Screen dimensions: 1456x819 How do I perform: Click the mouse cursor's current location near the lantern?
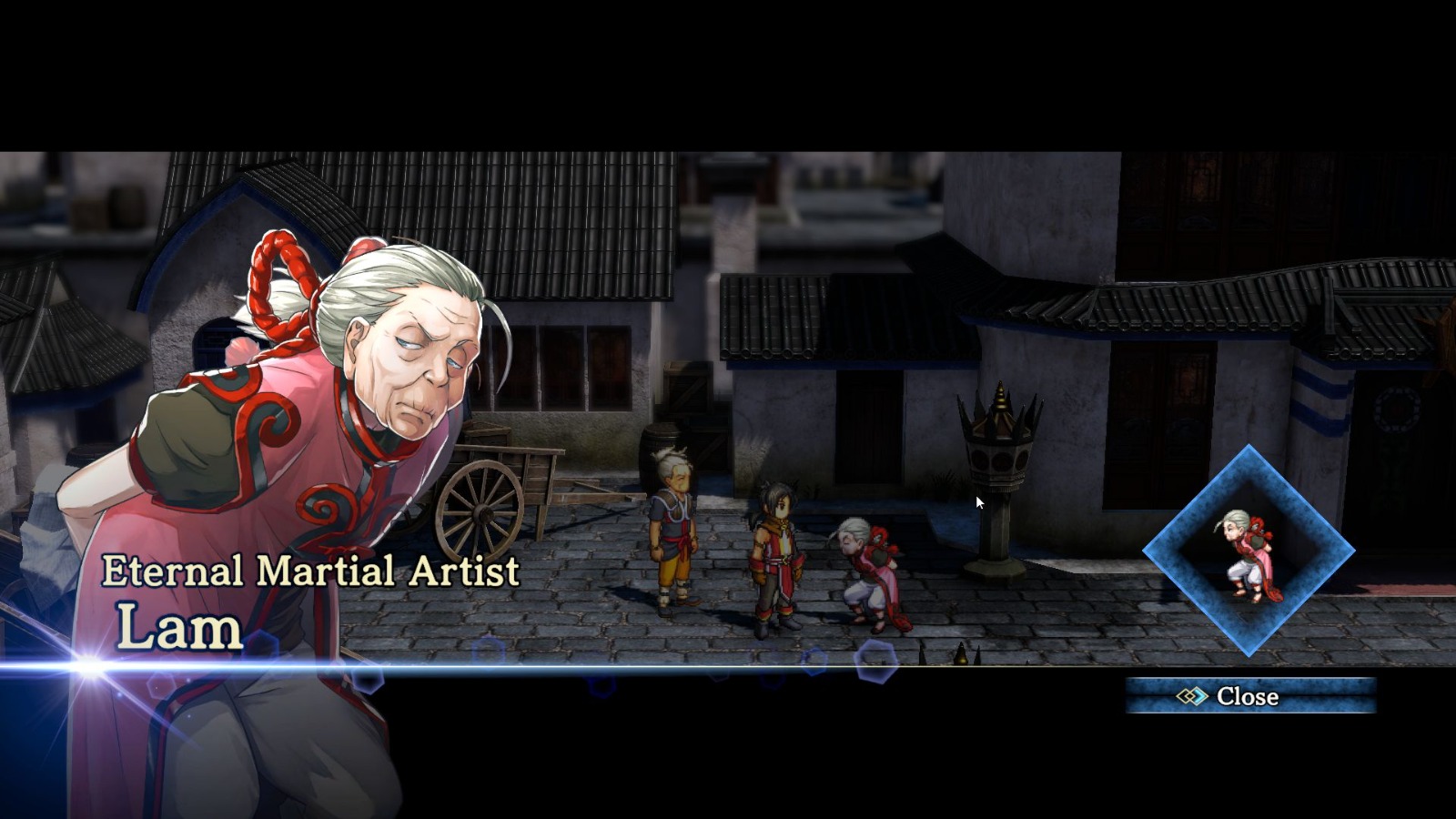tap(978, 501)
